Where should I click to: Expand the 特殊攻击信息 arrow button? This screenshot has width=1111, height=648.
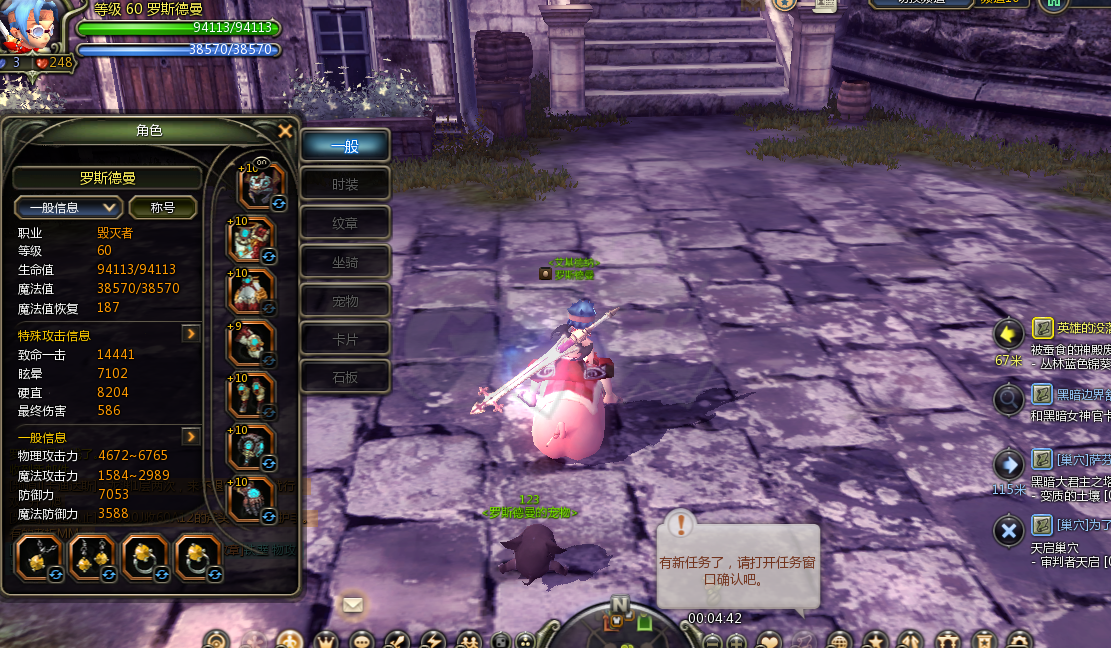(x=190, y=334)
